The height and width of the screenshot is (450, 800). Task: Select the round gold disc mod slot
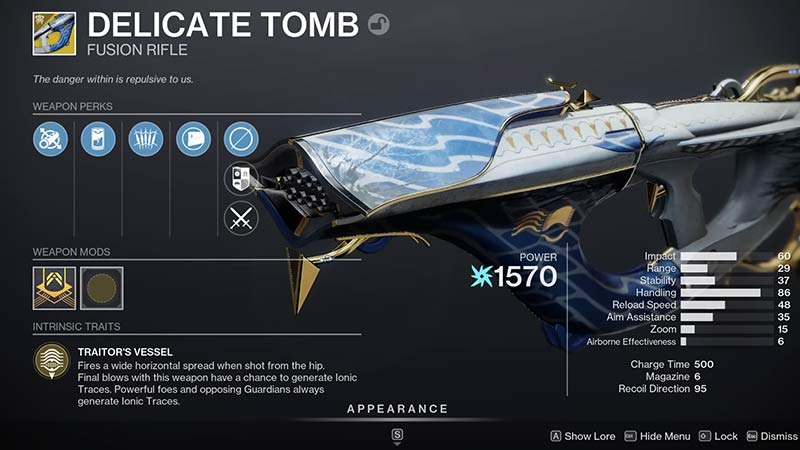[101, 285]
